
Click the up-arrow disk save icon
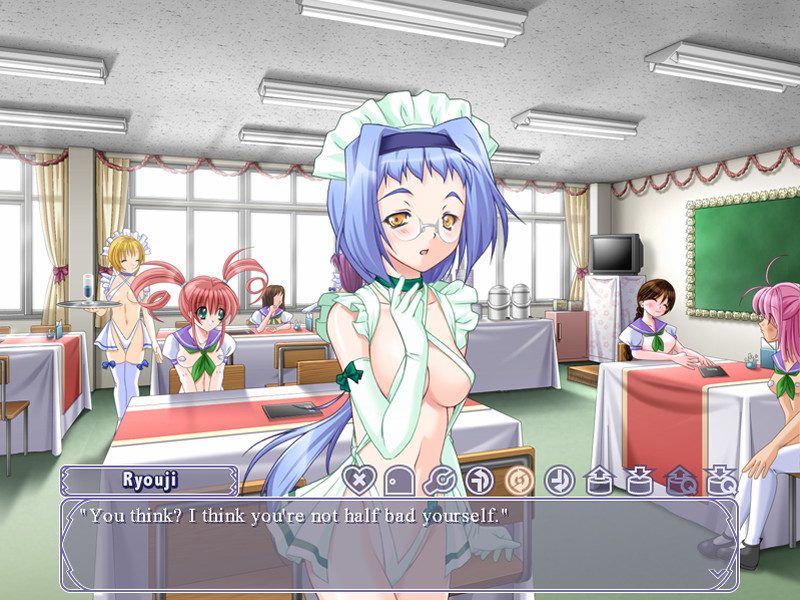click(x=599, y=481)
